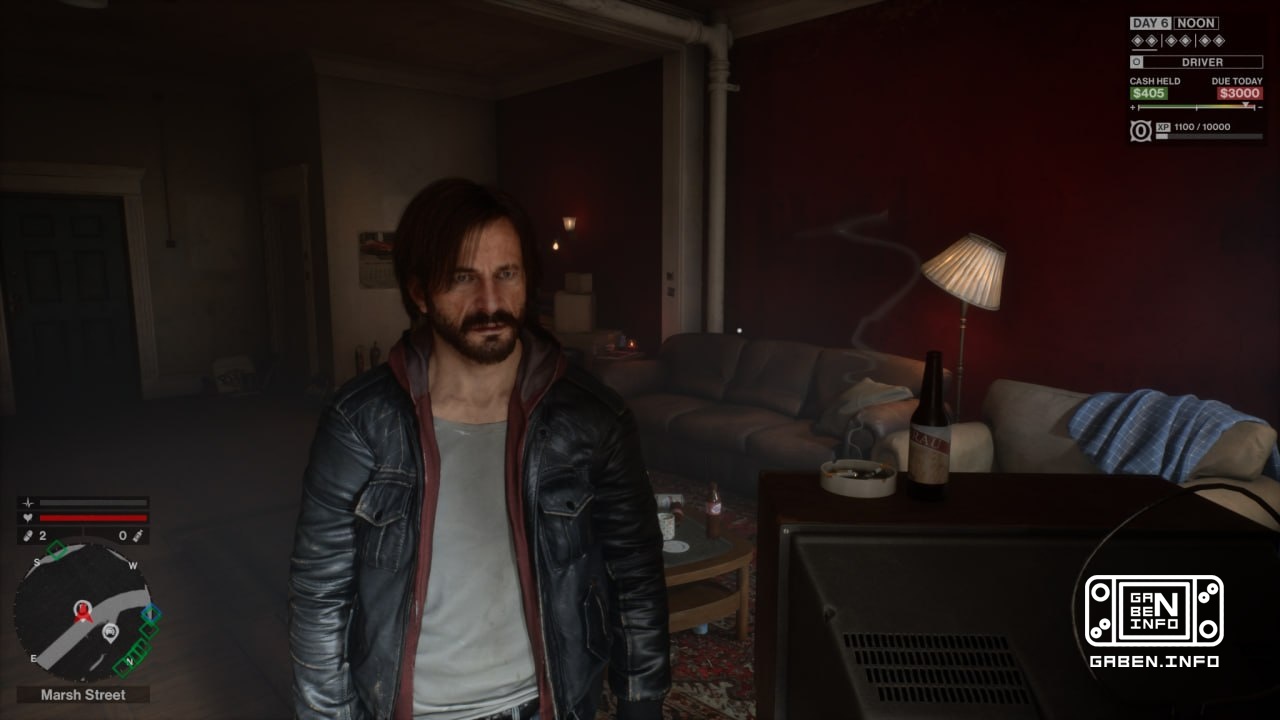The width and height of the screenshot is (1280, 720).
Task: Click the red DUE TODAY $3000 amount
Action: click(1239, 93)
